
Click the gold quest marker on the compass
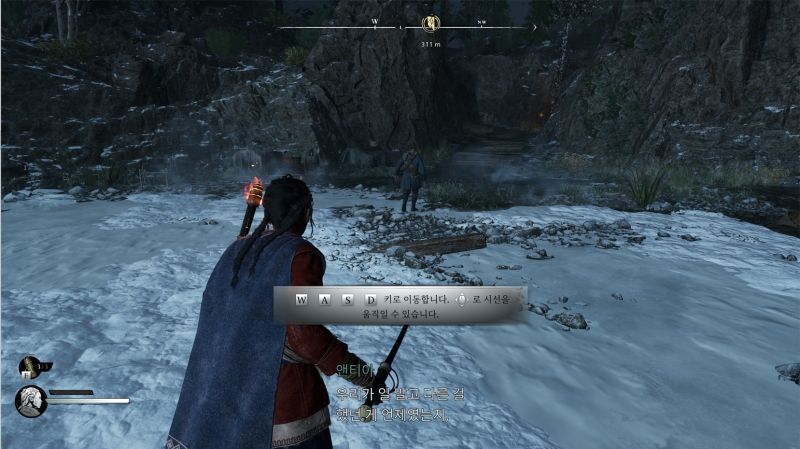pos(431,23)
